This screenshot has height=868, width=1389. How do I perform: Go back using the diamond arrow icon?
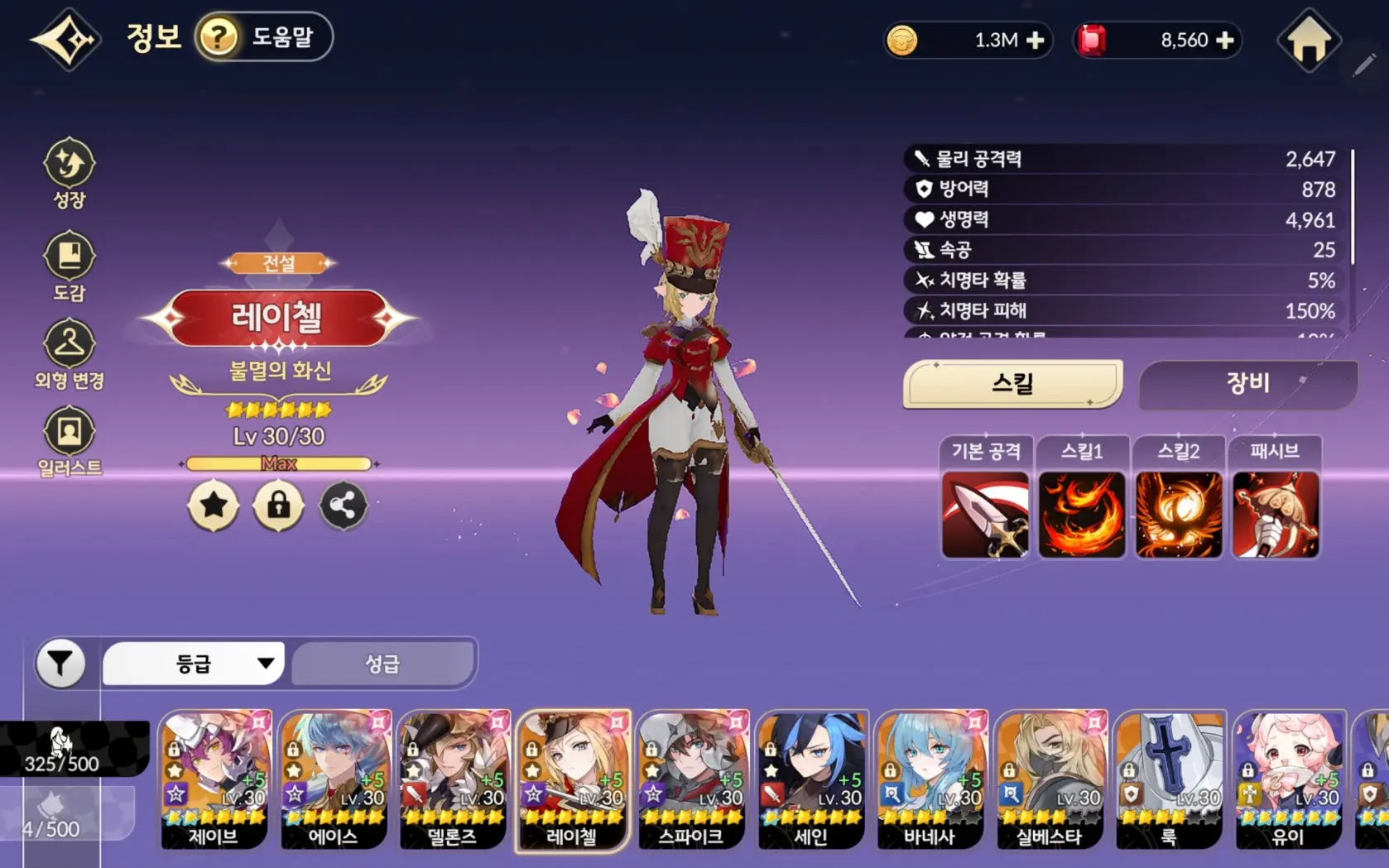point(66,39)
